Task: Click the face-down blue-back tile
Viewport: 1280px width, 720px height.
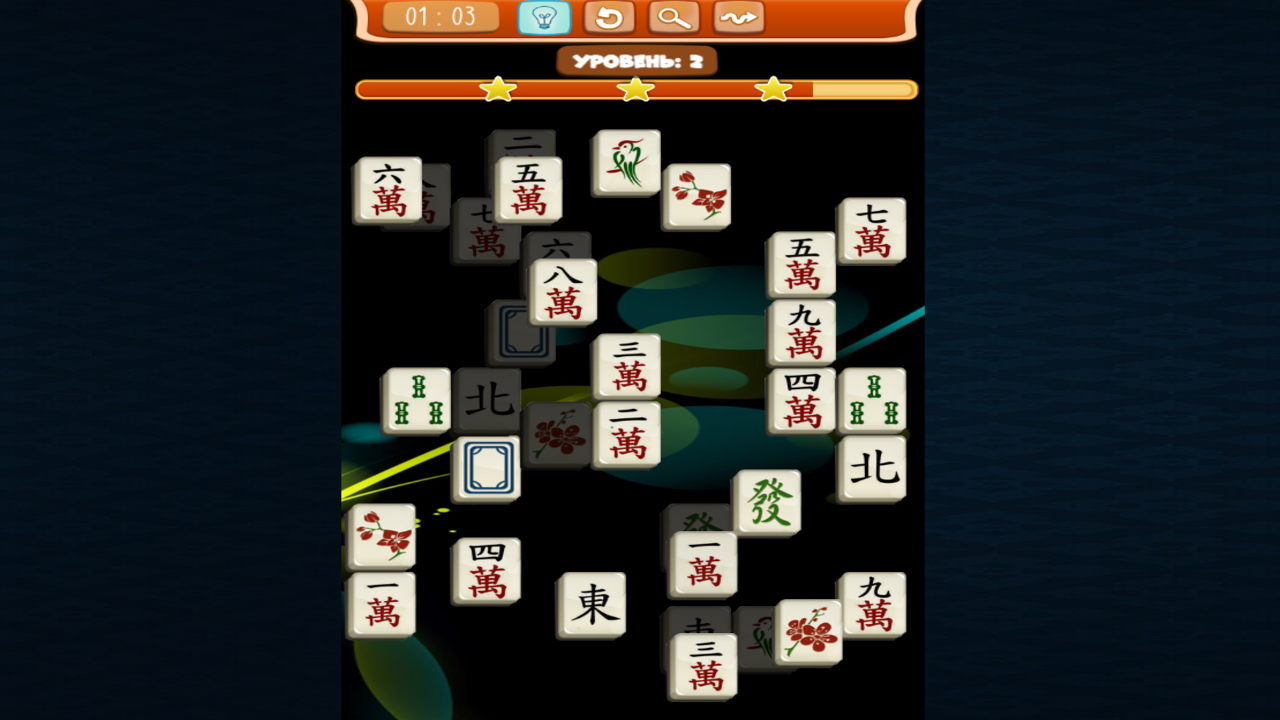Action: (x=489, y=467)
